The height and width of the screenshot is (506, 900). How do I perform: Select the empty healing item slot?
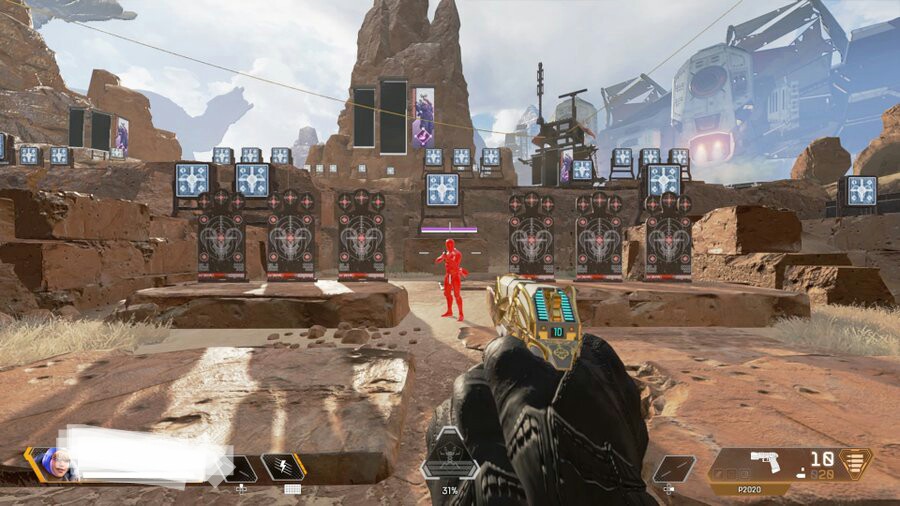240,468
